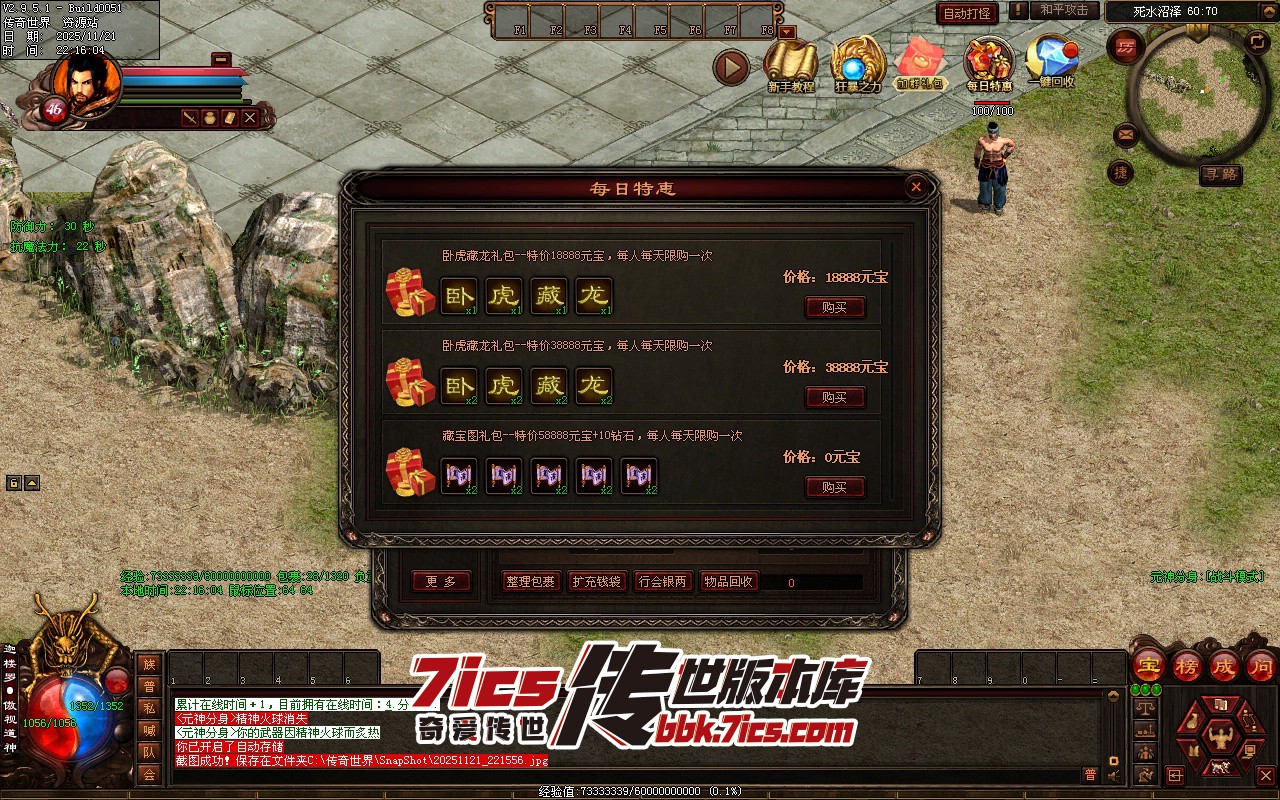The image size is (1280, 800).
Task: Open the mail envelope beside the minimap
Action: (x=1124, y=134)
